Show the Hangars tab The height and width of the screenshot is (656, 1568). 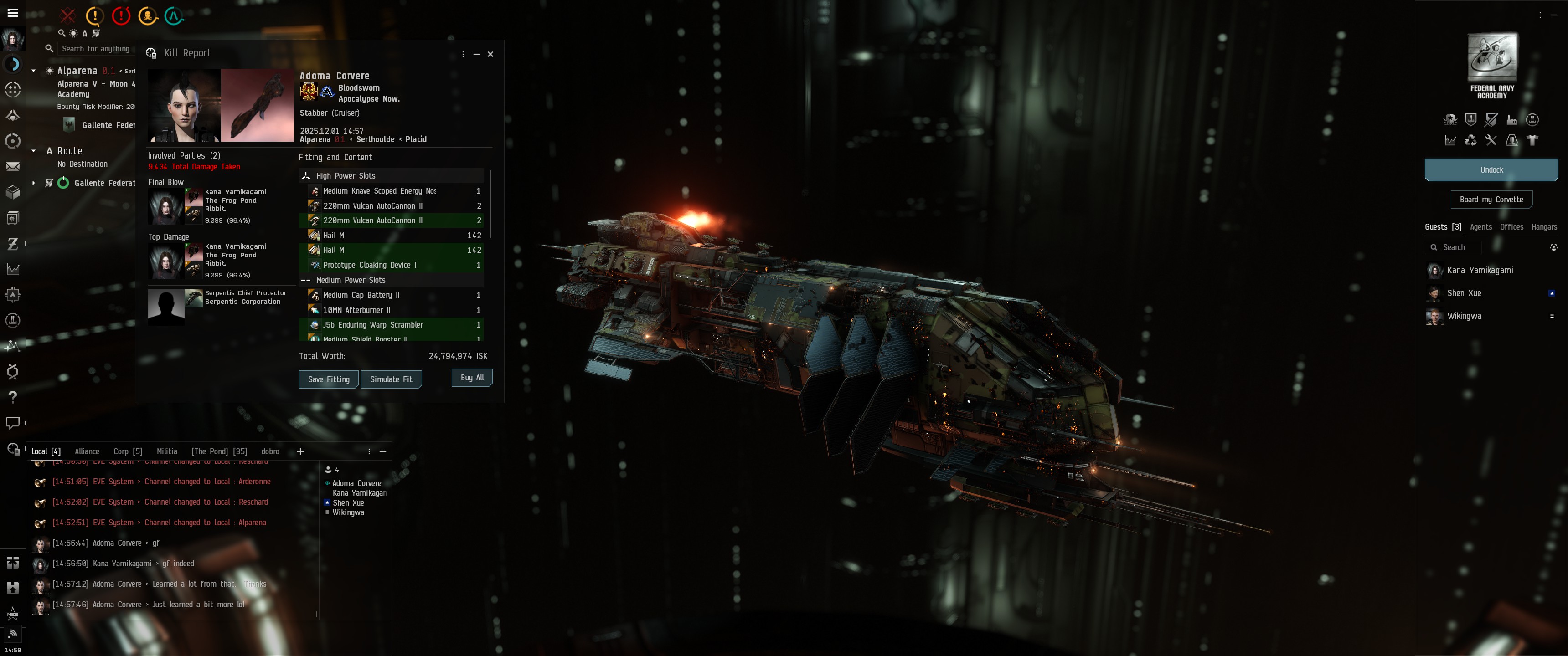pos(1544,227)
